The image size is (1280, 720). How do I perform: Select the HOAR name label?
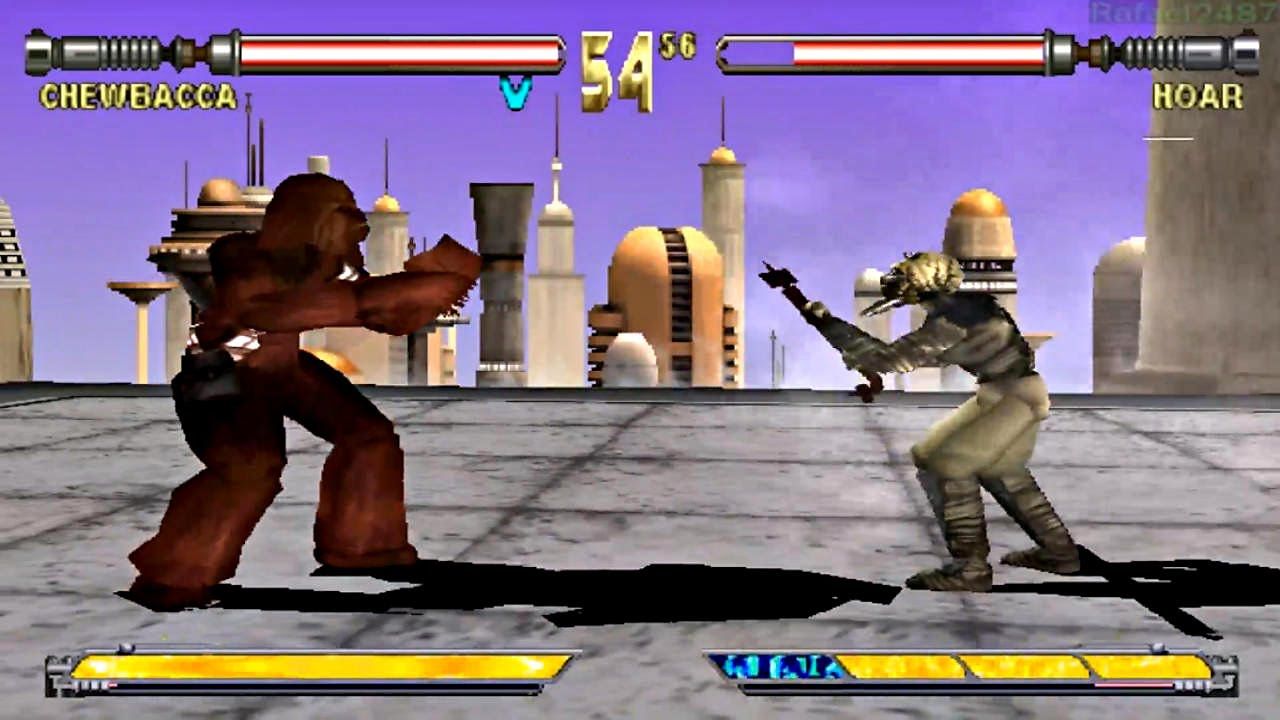[x=1199, y=95]
